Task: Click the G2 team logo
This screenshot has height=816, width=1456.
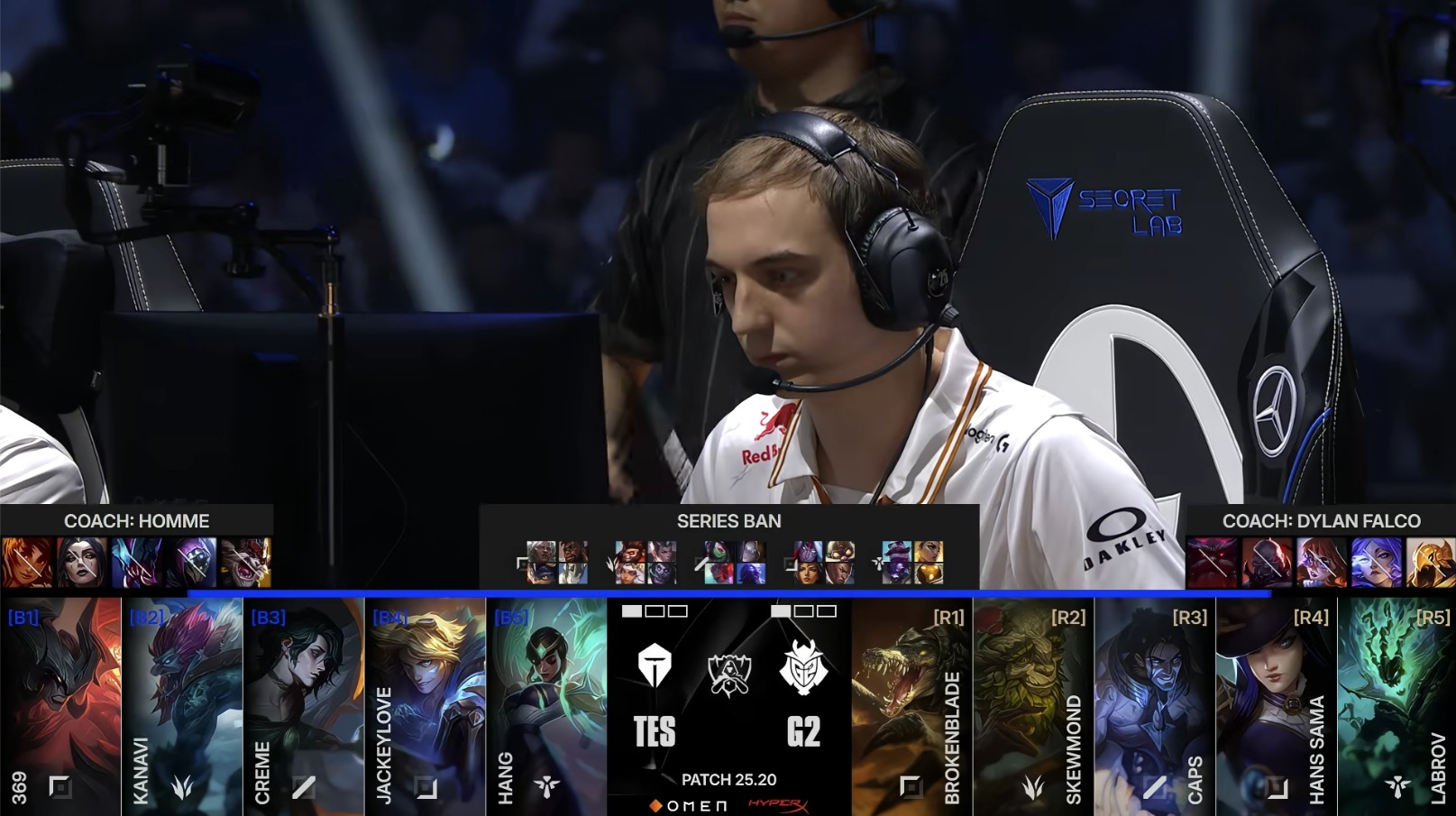Action: click(x=802, y=667)
